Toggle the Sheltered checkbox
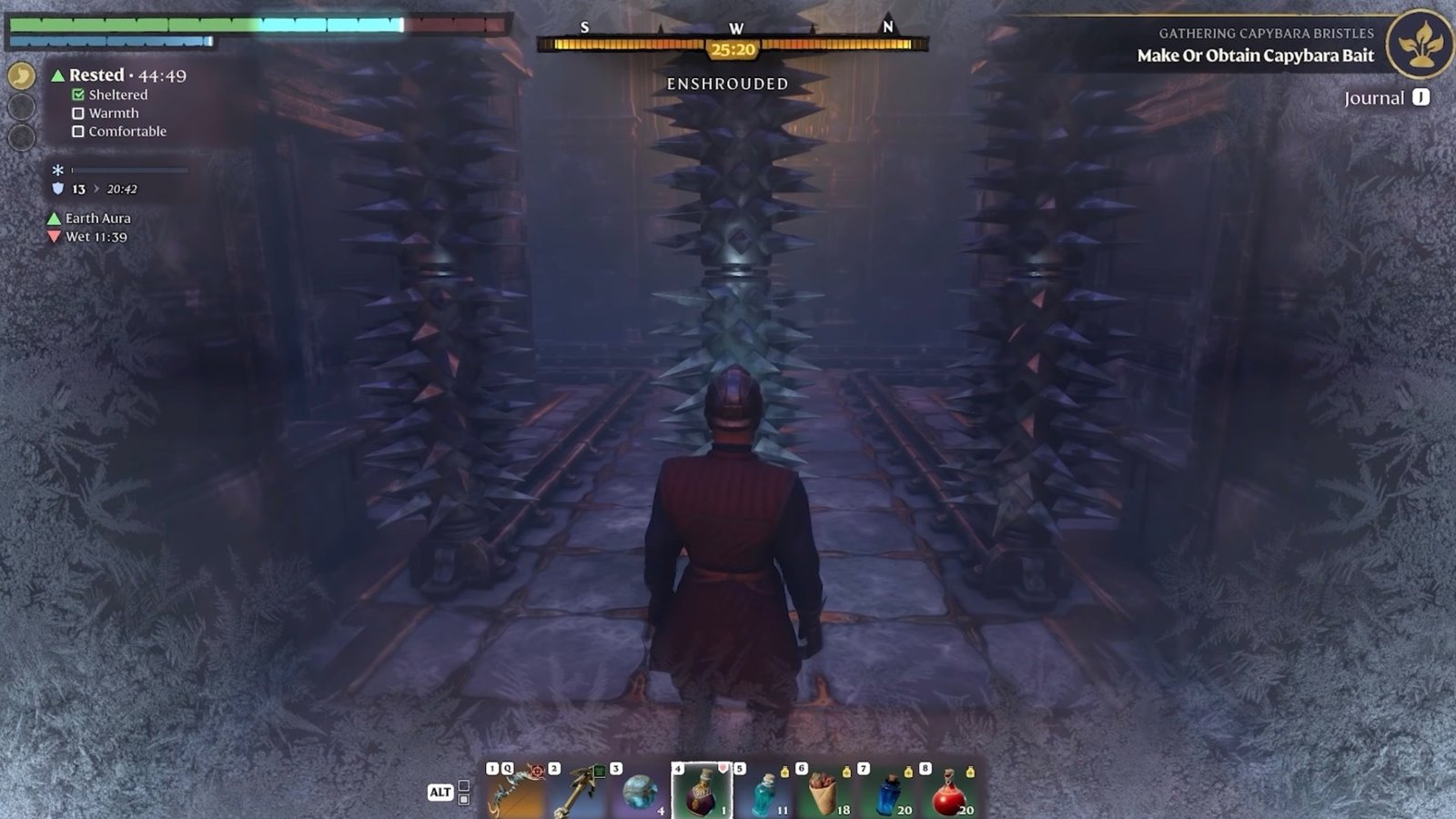The image size is (1456, 819). pyautogui.click(x=76, y=94)
